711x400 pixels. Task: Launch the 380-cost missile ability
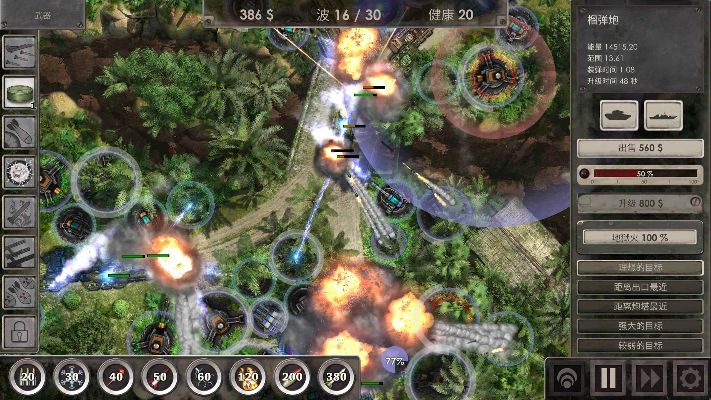[x=336, y=378]
